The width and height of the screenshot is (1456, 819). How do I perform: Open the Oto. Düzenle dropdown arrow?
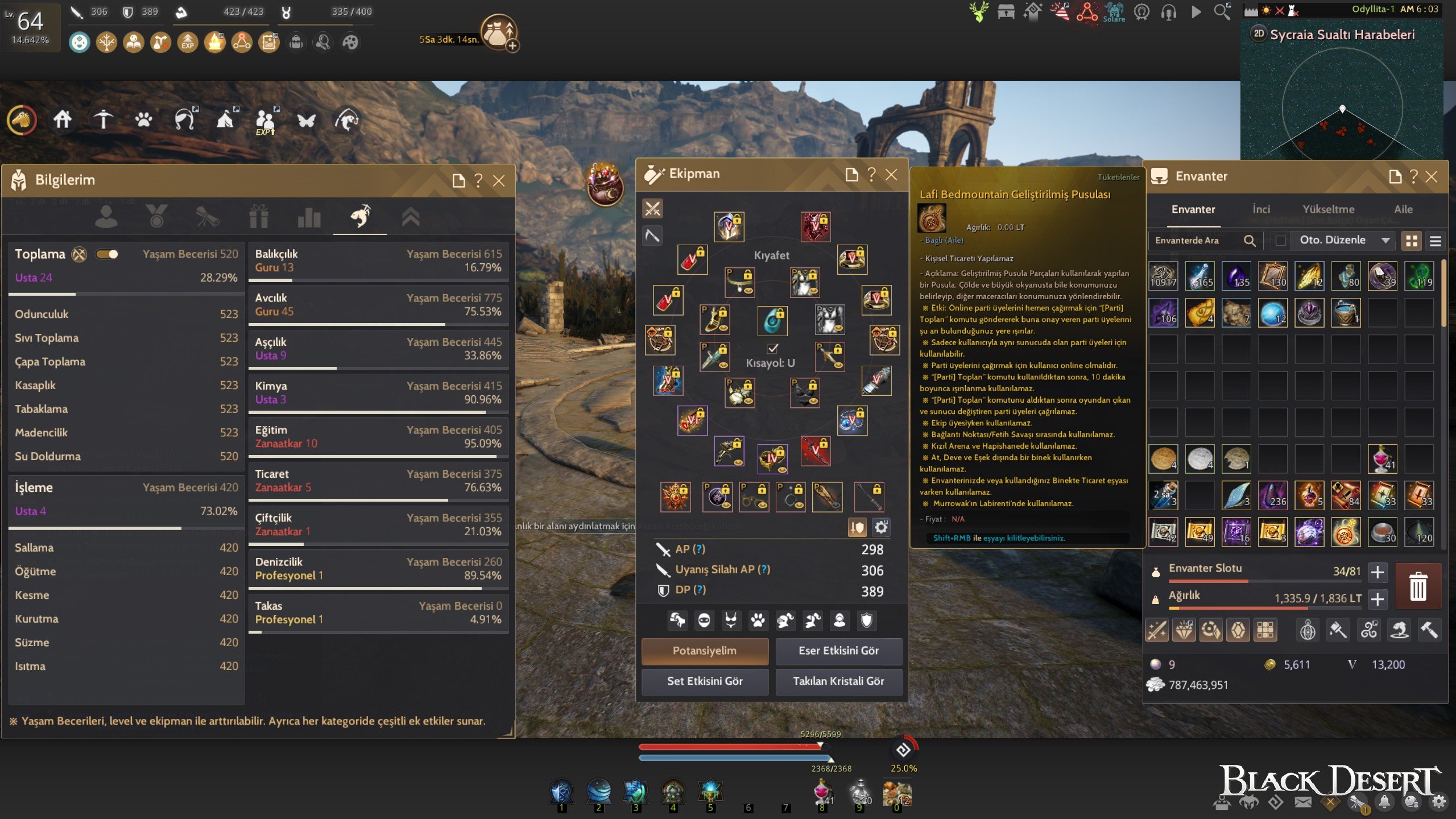(1385, 241)
